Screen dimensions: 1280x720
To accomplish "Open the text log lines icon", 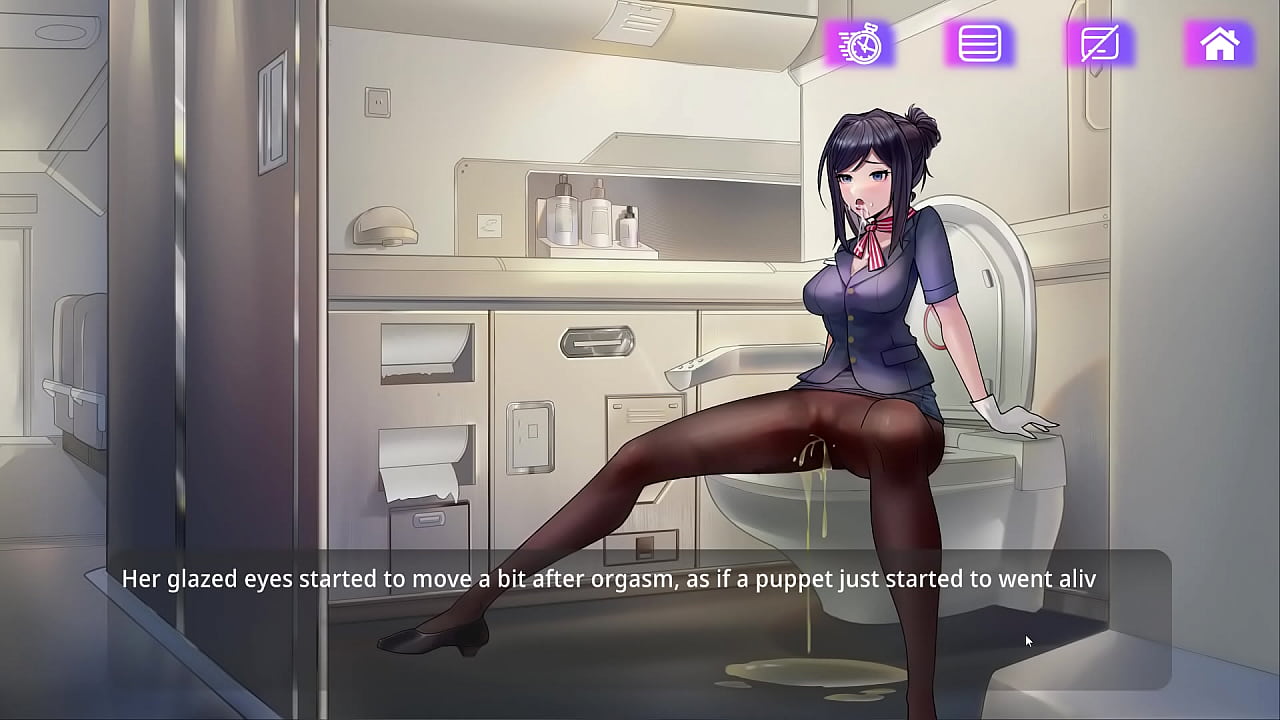I will [980, 45].
